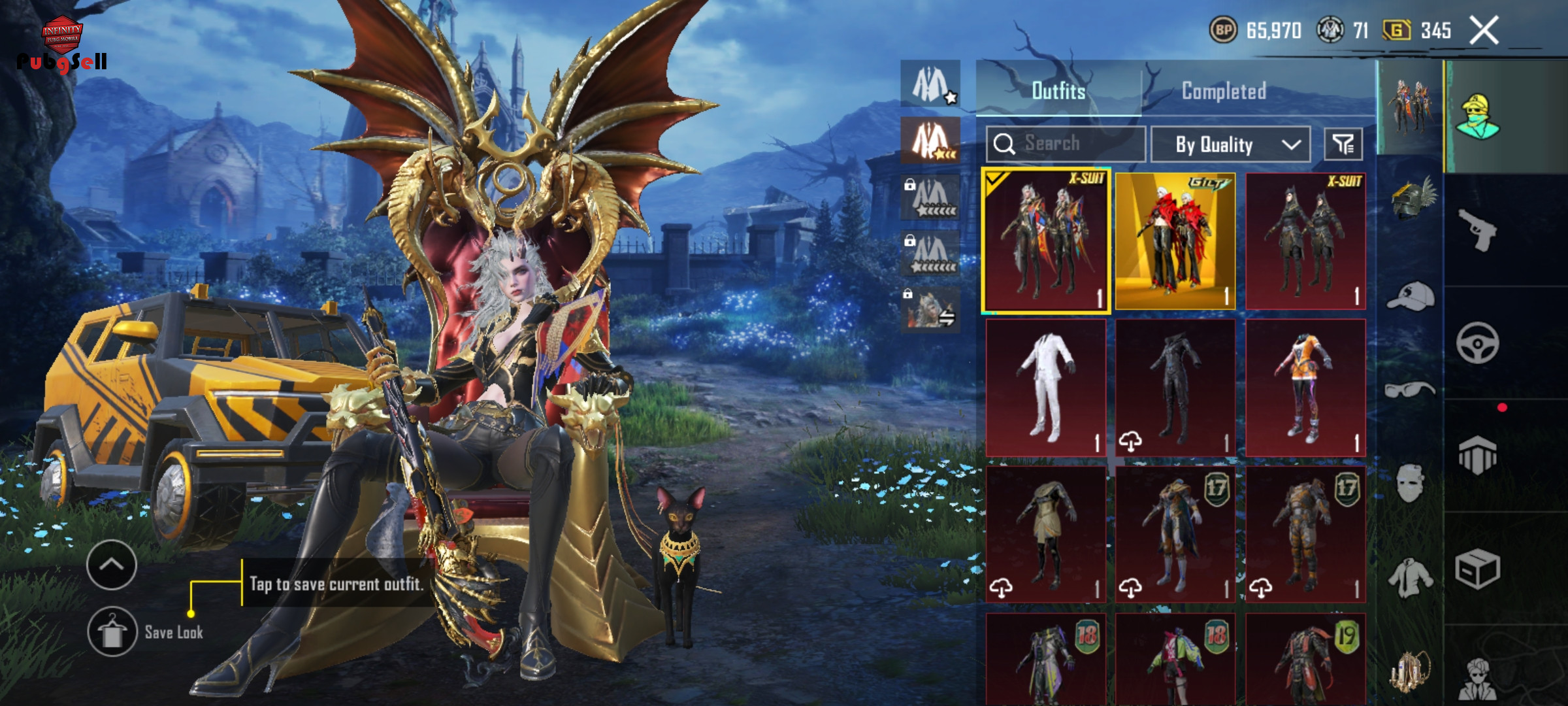Switch to the Completed tab
The image size is (1568, 706).
(1224, 91)
